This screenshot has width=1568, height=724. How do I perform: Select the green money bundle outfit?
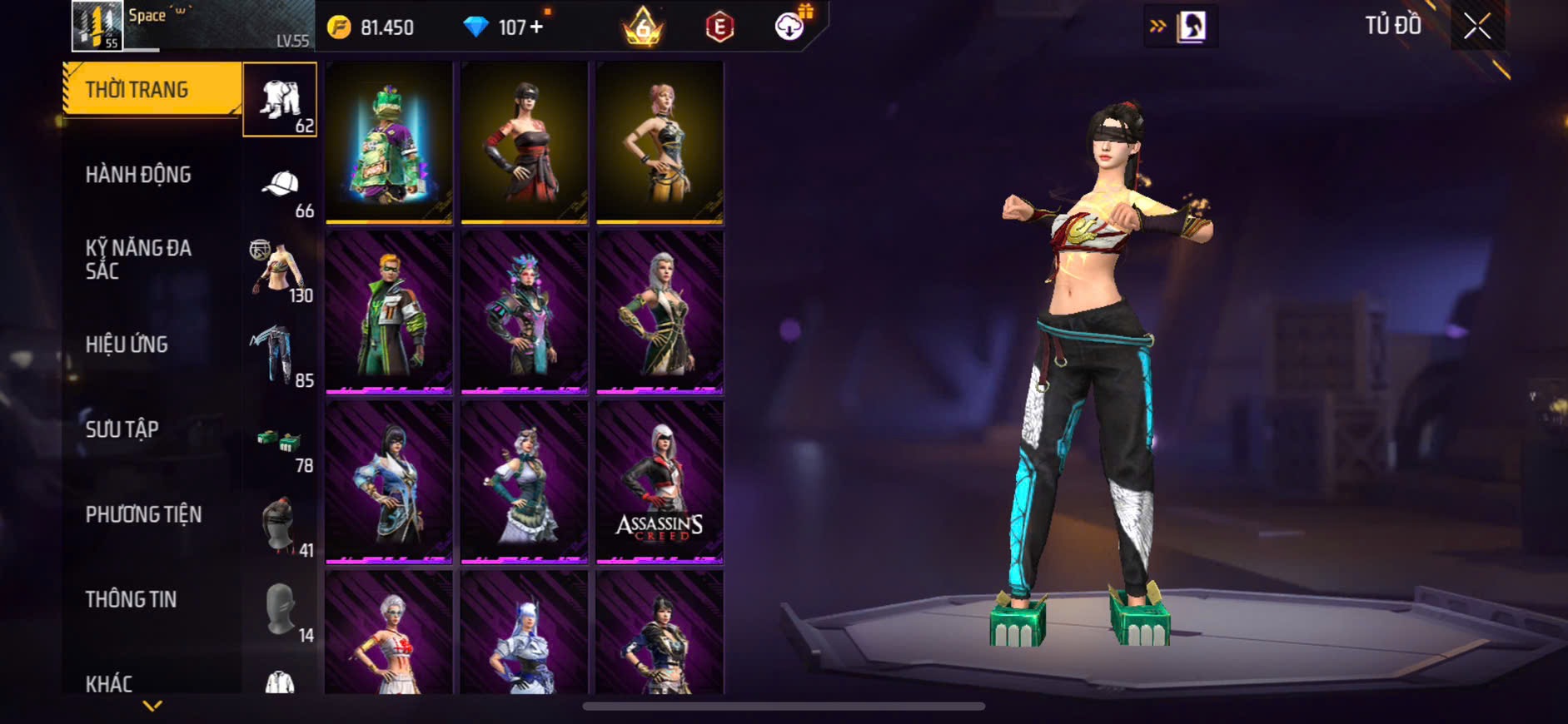click(x=389, y=142)
